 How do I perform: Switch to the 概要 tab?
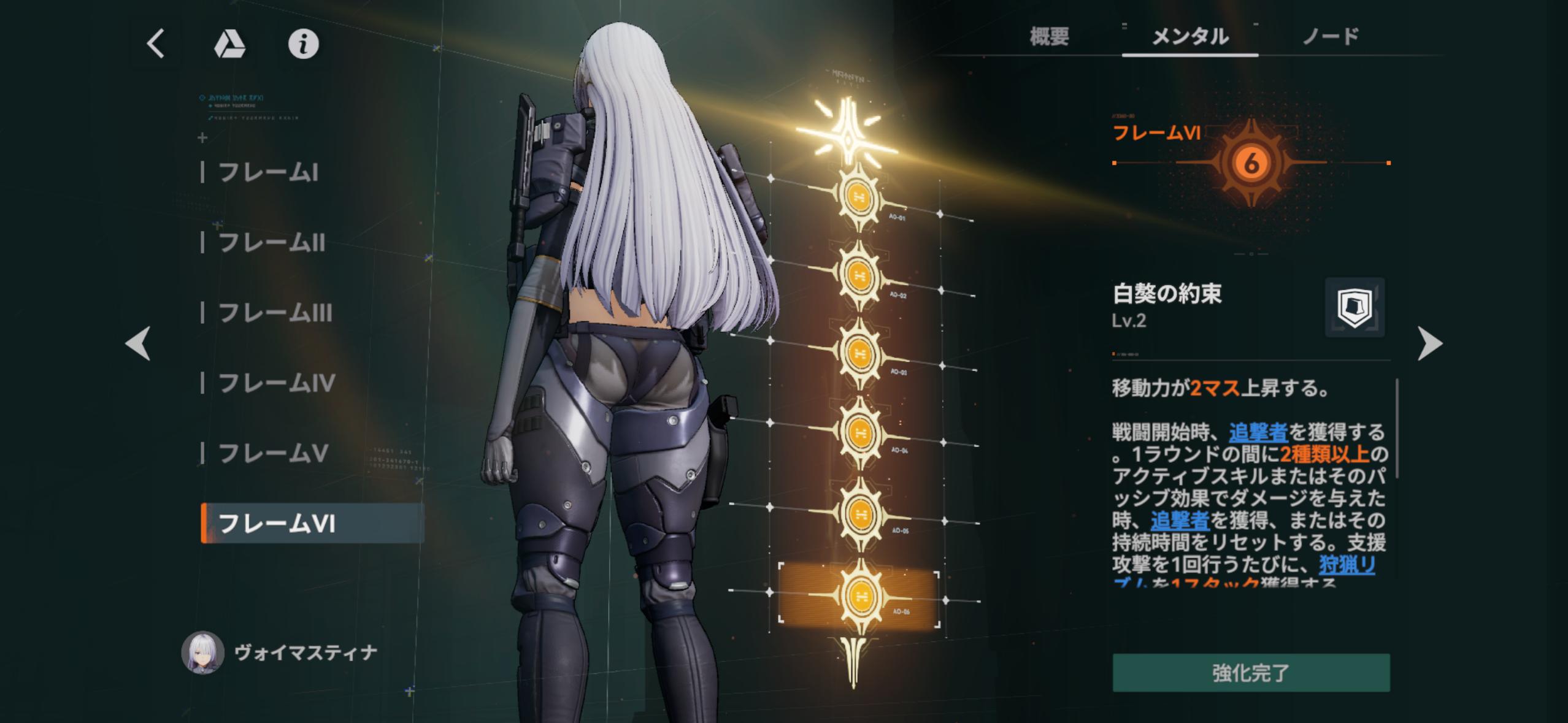click(x=1049, y=37)
